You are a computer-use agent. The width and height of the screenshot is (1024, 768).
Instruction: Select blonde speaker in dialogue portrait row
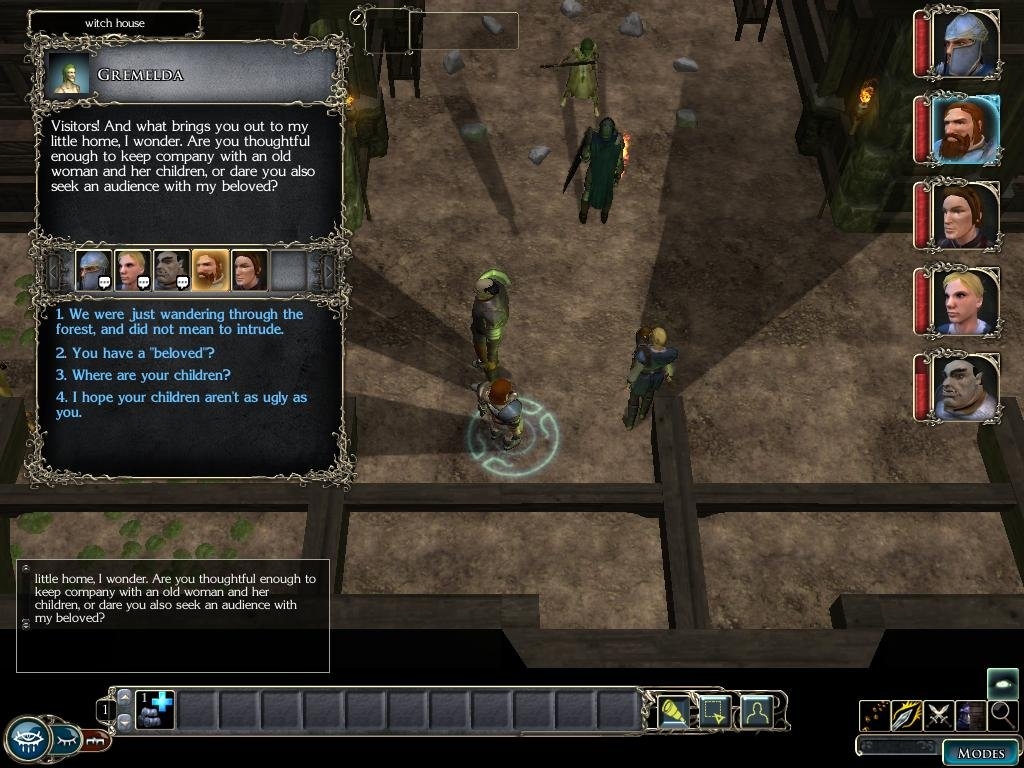(132, 270)
